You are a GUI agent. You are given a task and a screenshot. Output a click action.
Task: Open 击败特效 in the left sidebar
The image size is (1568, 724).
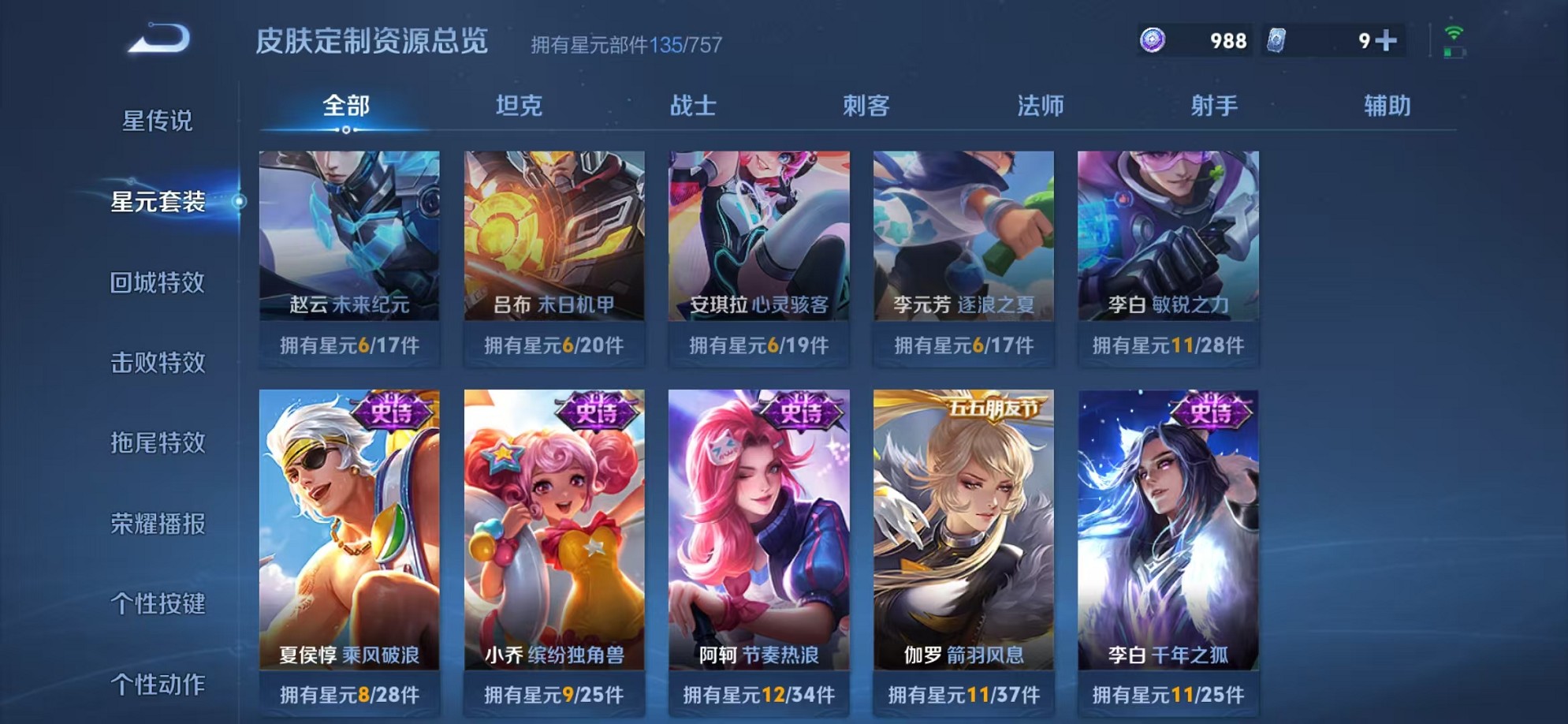[156, 364]
